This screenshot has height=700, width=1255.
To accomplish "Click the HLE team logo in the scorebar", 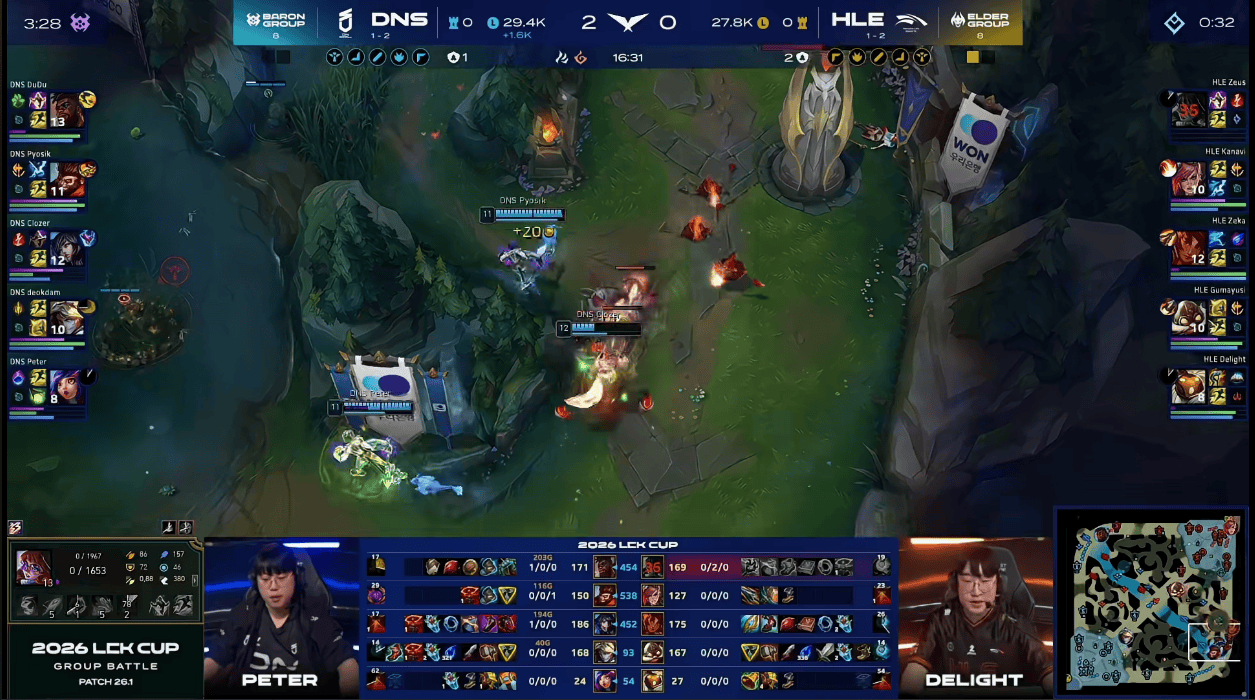I will coord(913,21).
